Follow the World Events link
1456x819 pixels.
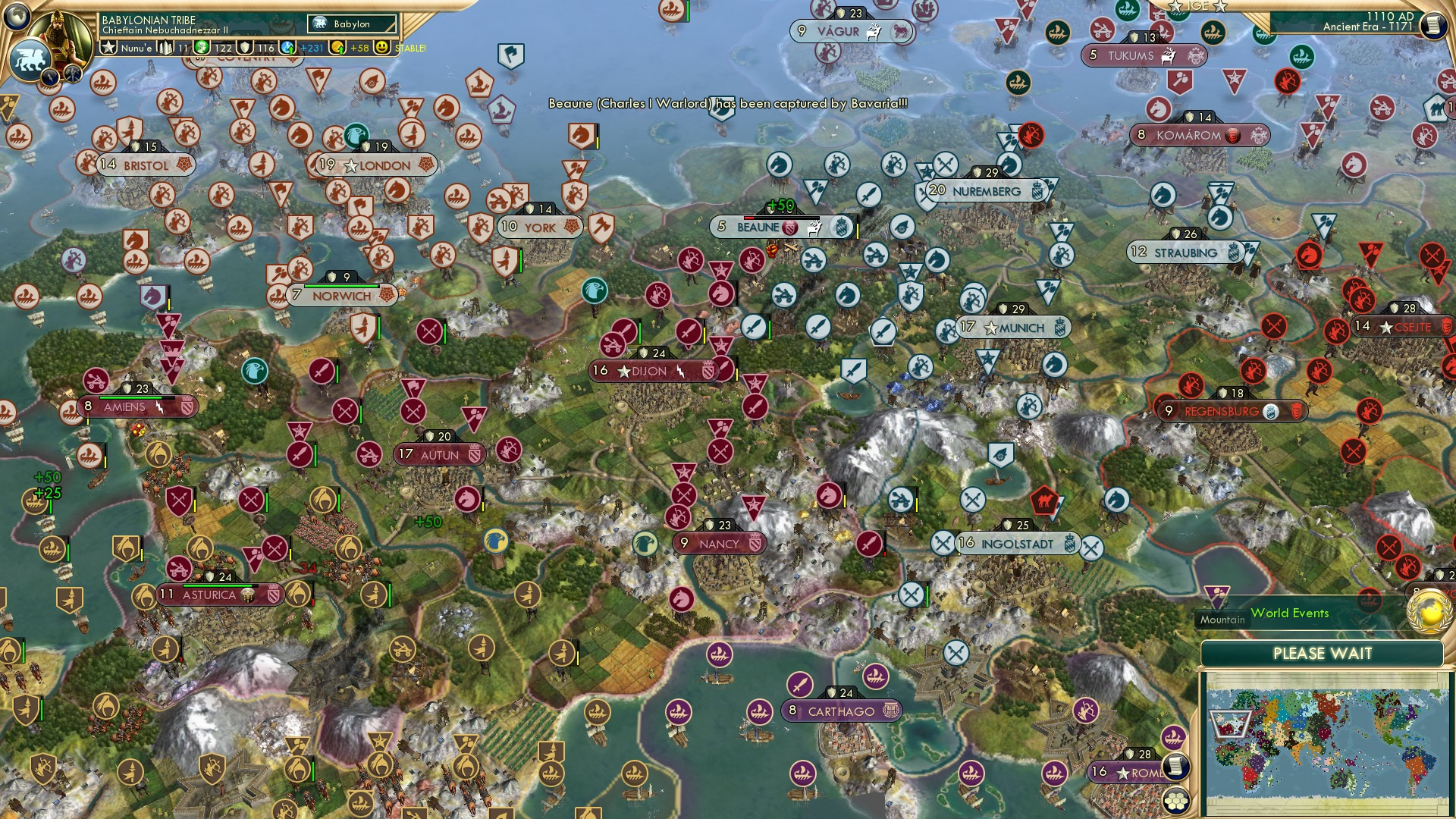(1290, 613)
